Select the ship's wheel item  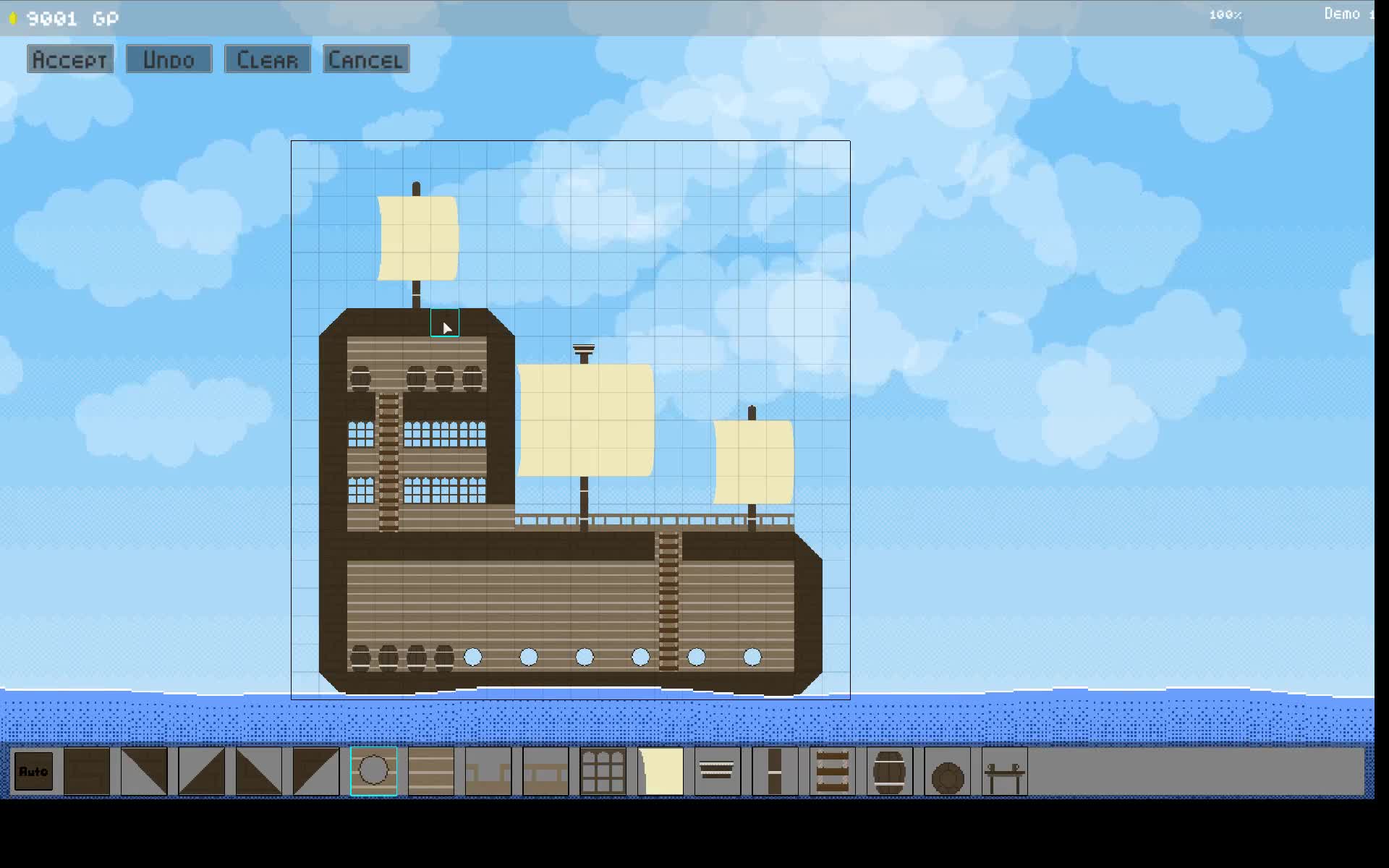pyautogui.click(x=948, y=772)
